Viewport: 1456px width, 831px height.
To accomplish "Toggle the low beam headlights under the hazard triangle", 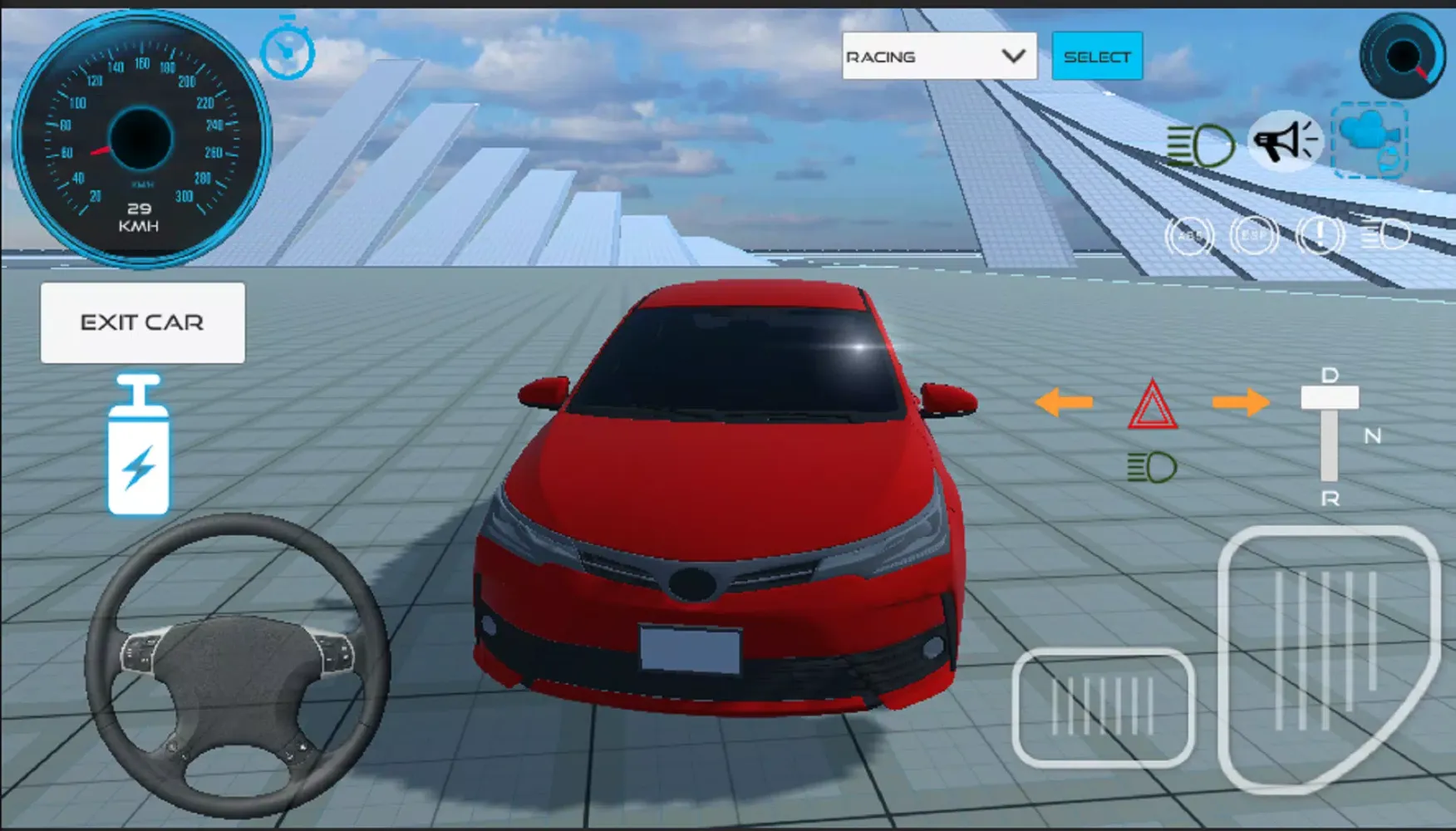I will coord(1152,468).
